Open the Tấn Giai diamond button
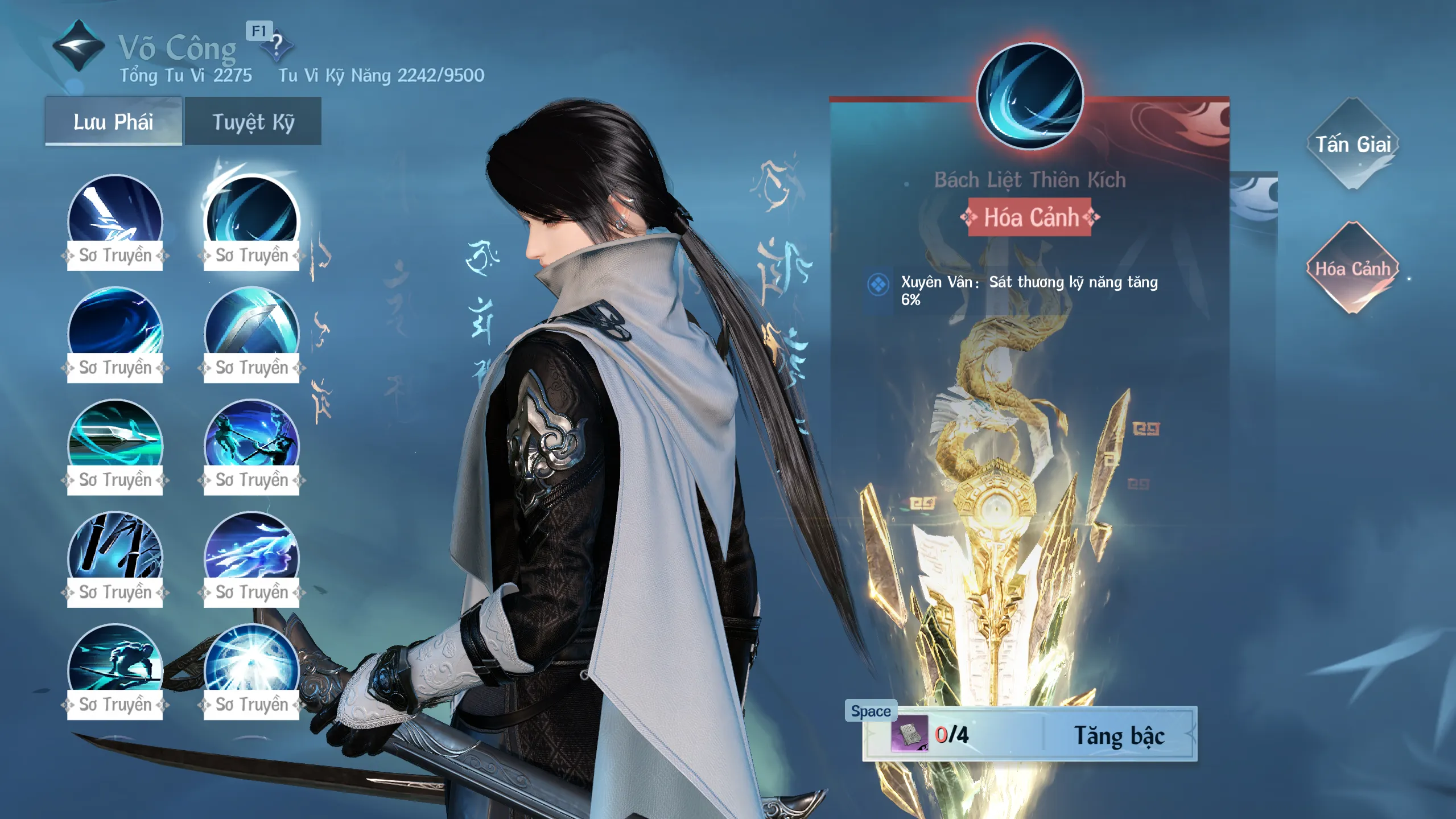The image size is (1456, 819). (x=1352, y=144)
